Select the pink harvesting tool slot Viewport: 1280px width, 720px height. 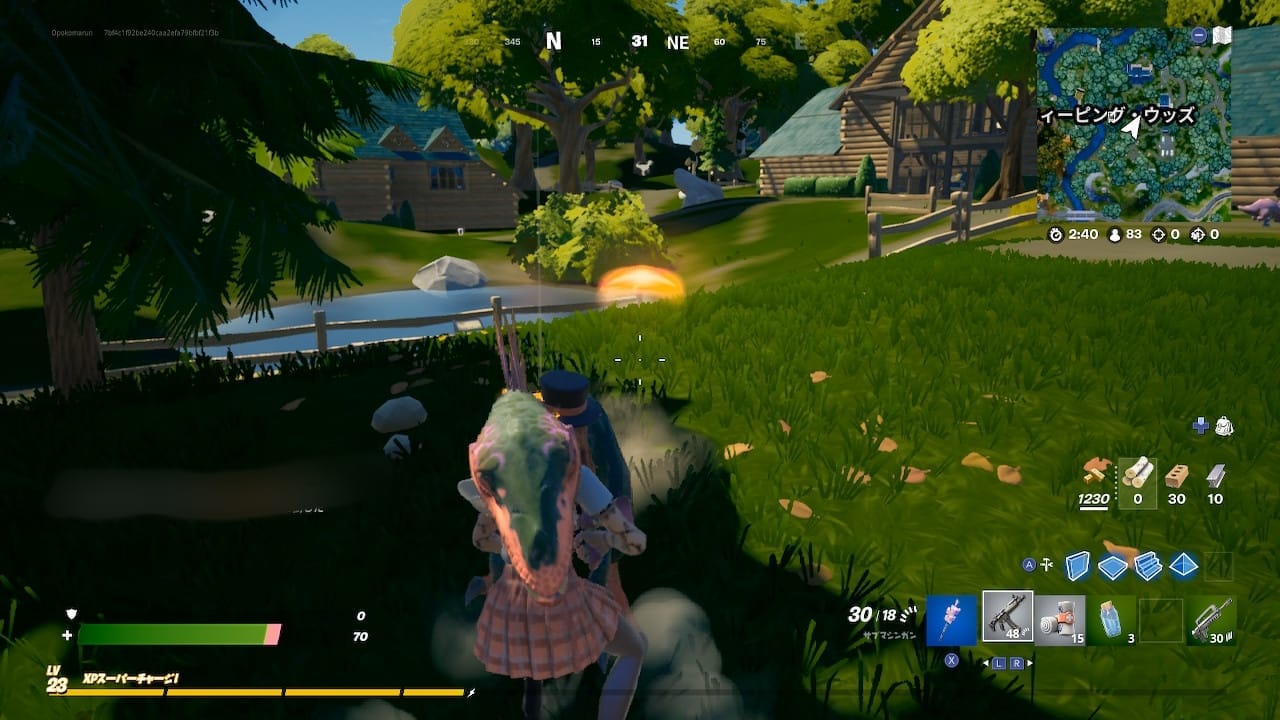point(950,619)
